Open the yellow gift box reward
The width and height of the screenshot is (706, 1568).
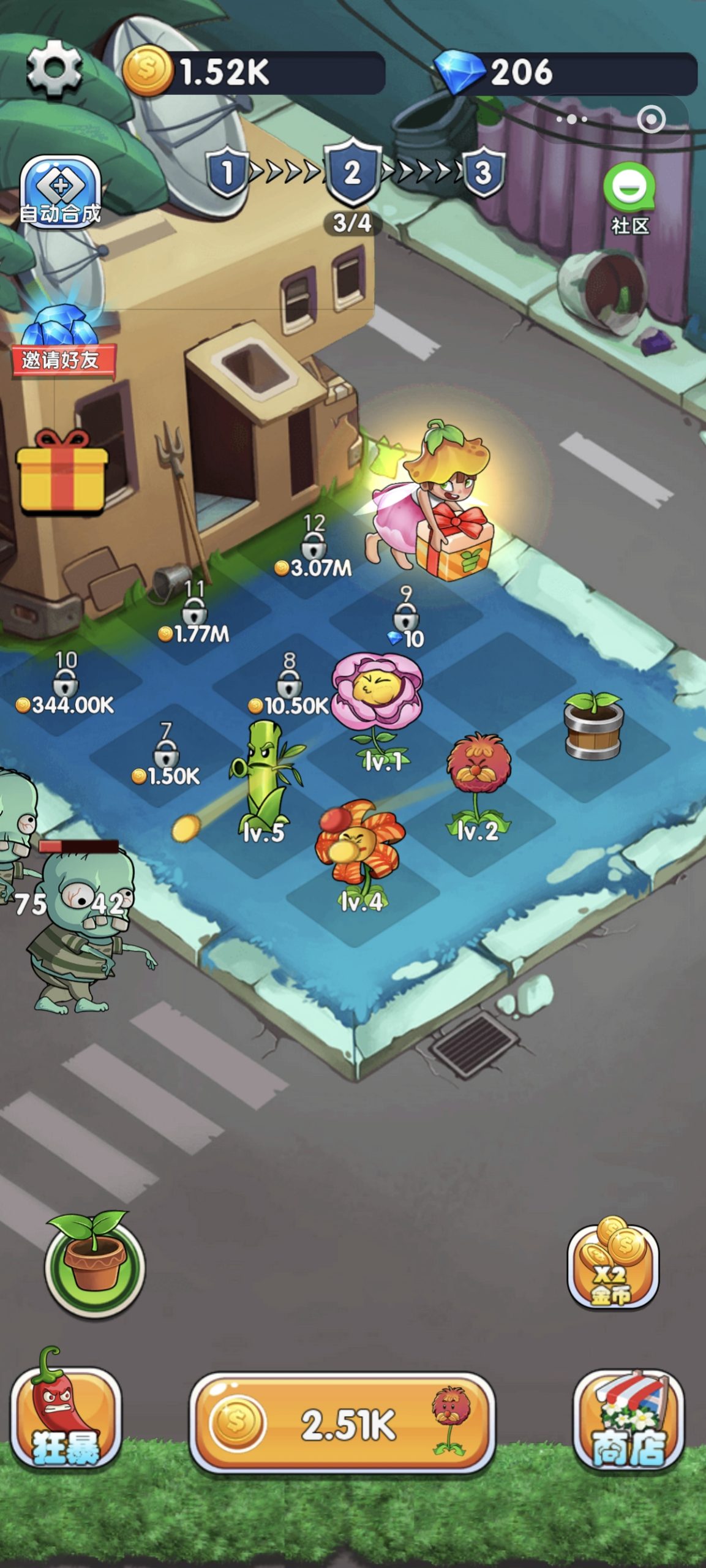point(62,473)
